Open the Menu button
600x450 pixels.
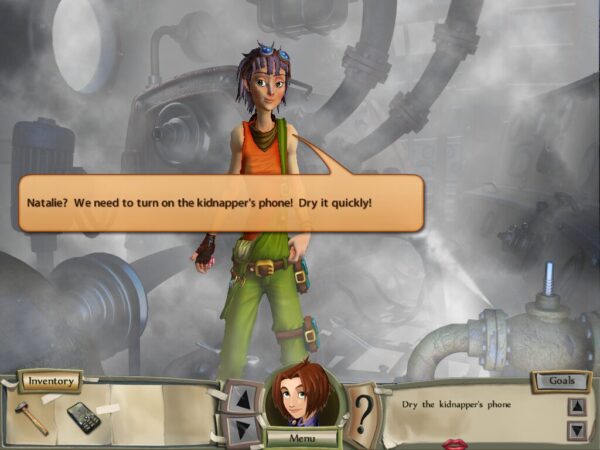tap(301, 437)
